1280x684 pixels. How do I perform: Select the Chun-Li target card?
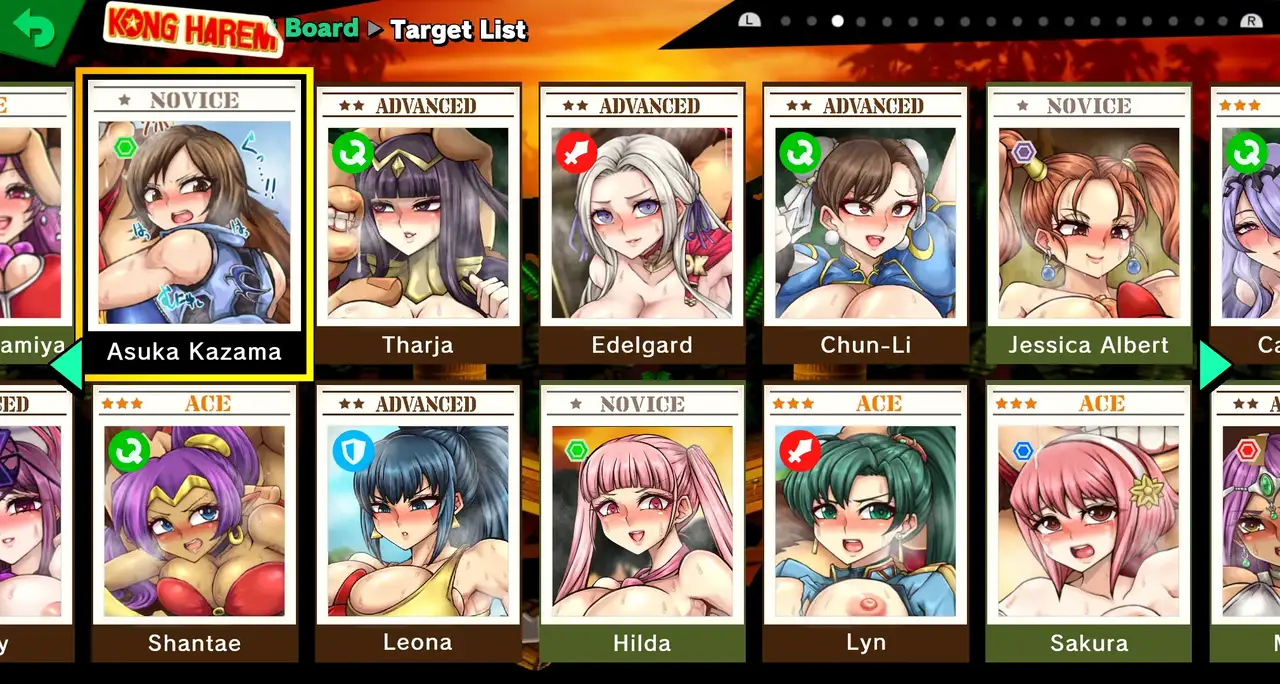point(865,225)
